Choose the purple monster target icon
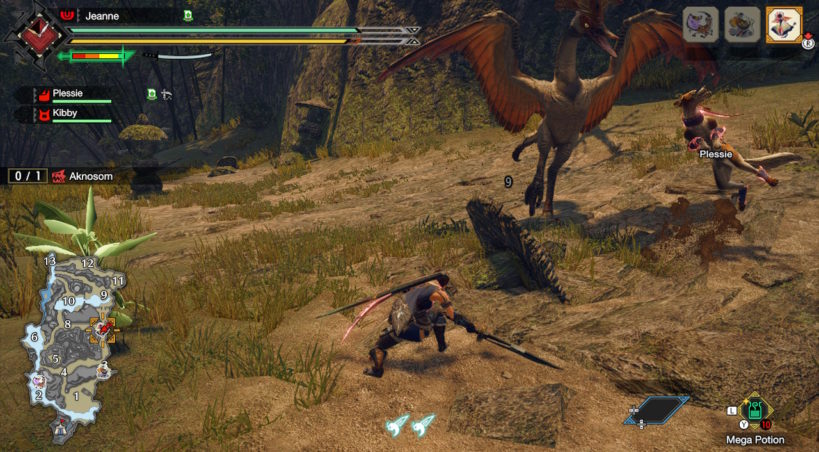The width and height of the screenshot is (819, 452). coord(699,24)
